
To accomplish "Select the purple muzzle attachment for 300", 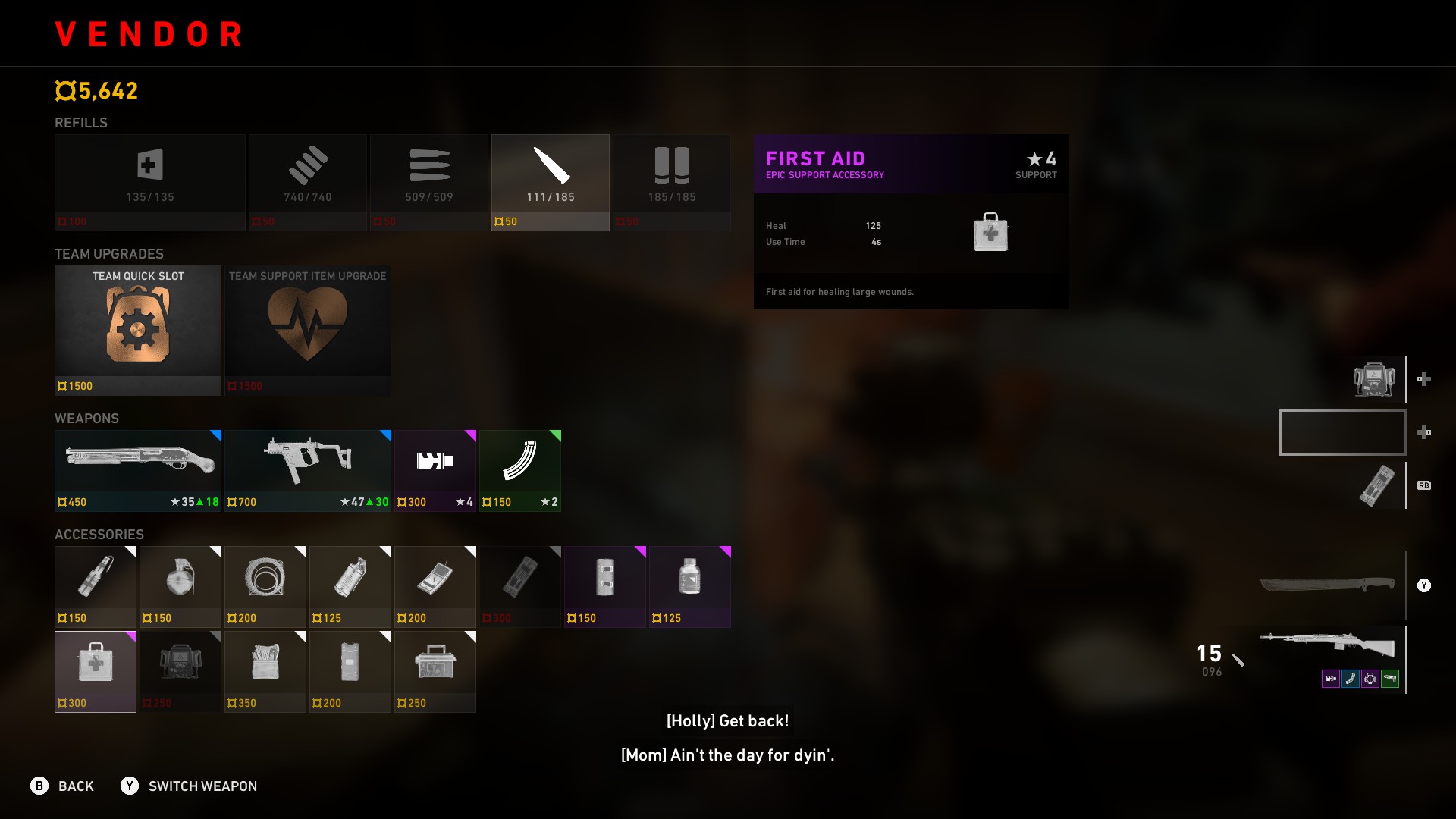I will [435, 470].
